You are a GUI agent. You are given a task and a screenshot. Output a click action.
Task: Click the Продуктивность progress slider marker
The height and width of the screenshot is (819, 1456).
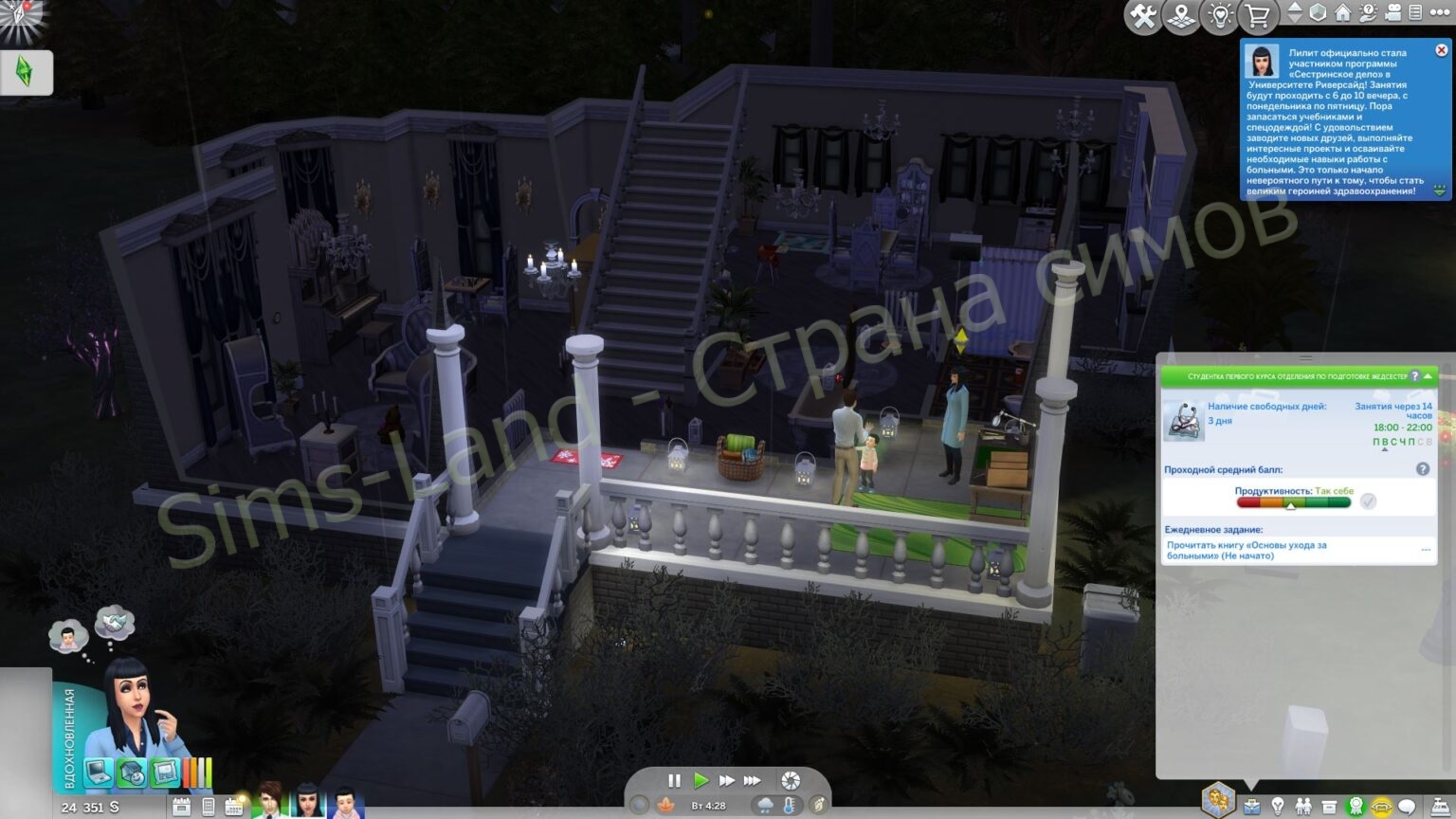[x=1291, y=507]
